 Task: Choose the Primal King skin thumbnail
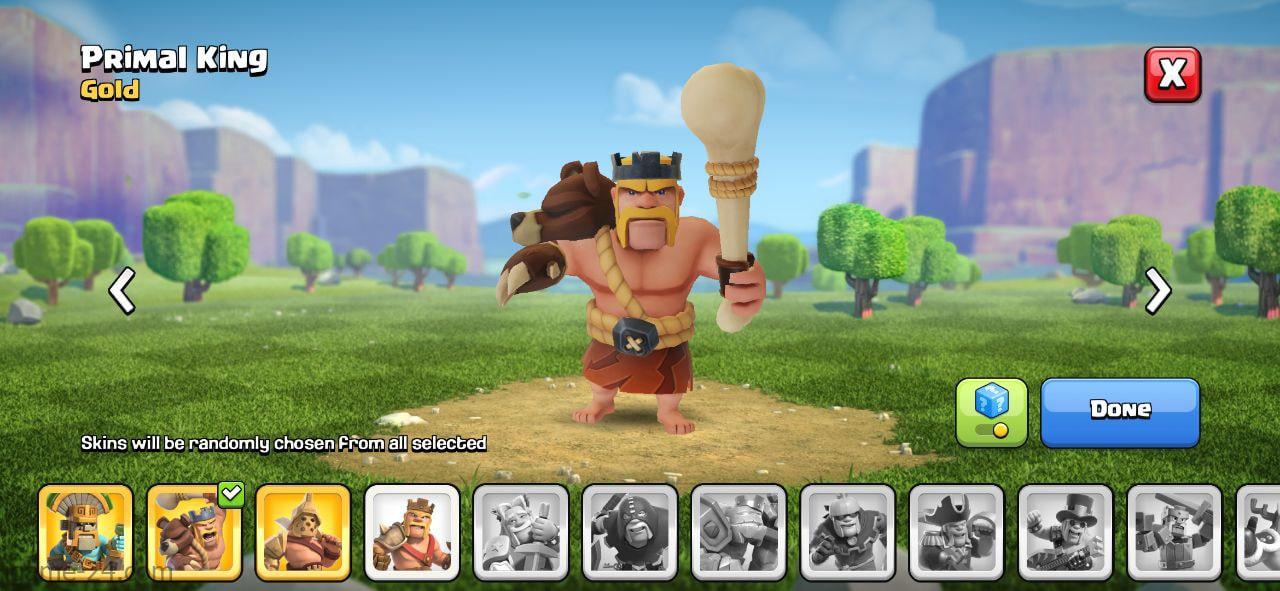194,532
